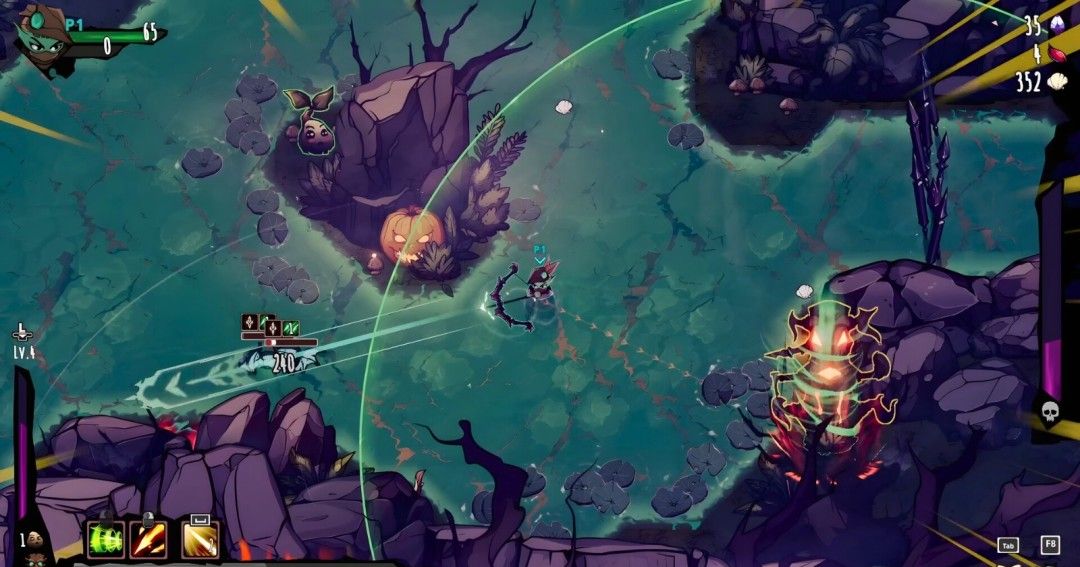
Task: Trigger the golden light beam ability
Action: pyautogui.click(x=200, y=540)
